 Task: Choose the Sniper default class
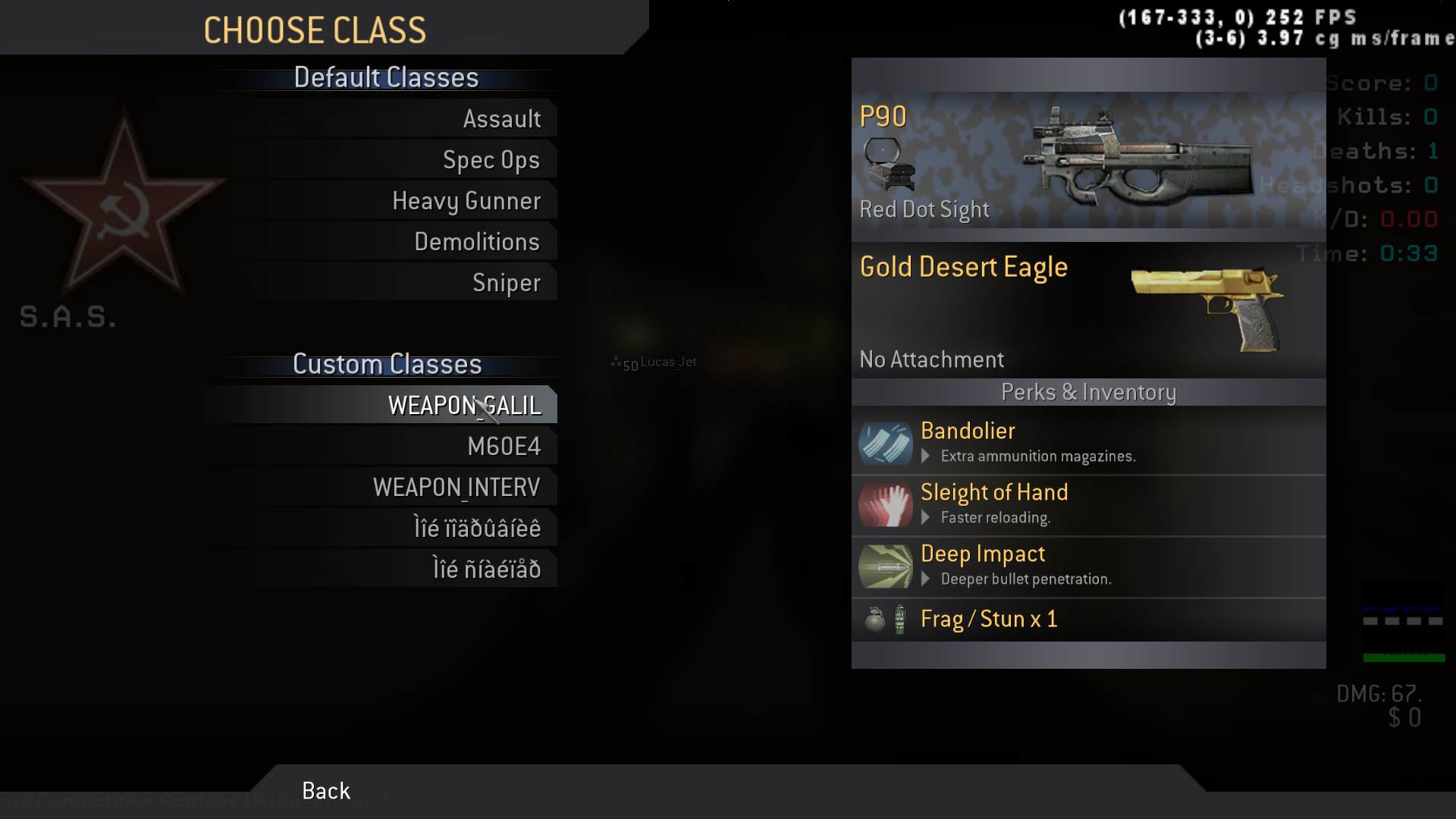(x=506, y=283)
